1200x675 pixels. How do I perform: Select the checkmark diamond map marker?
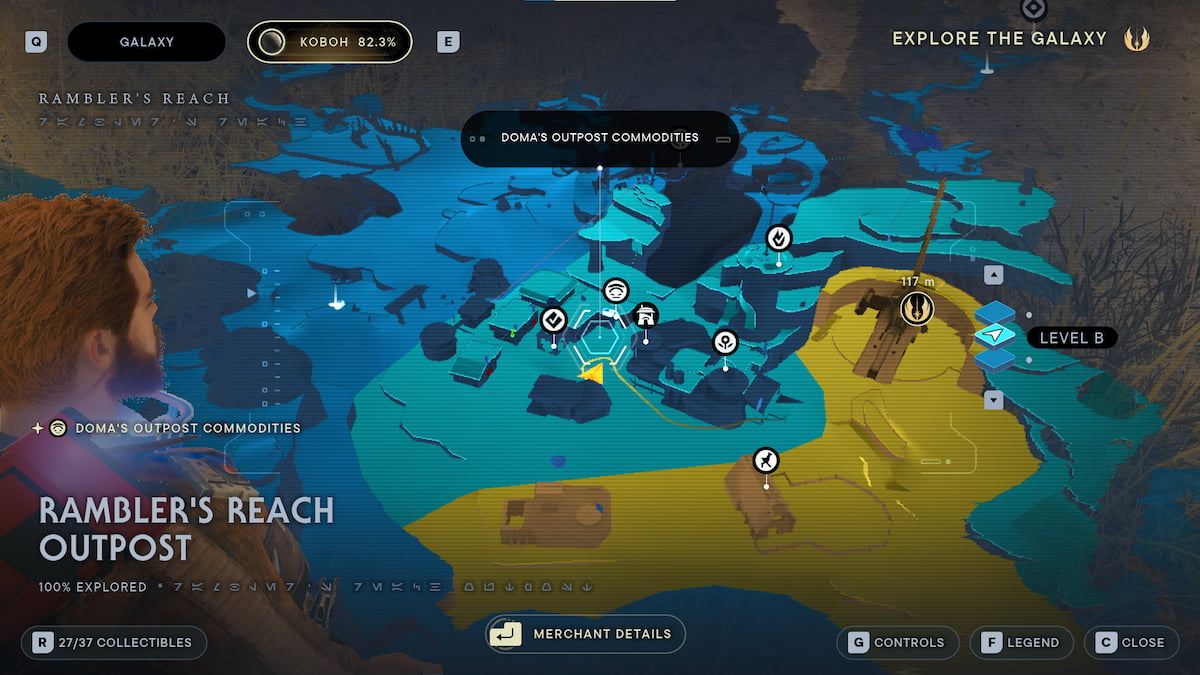pyautogui.click(x=554, y=320)
